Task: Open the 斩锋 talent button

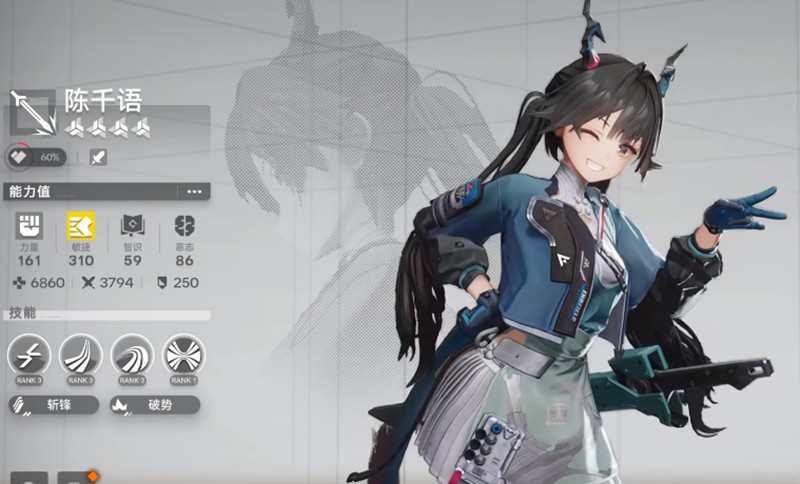Action: point(54,405)
